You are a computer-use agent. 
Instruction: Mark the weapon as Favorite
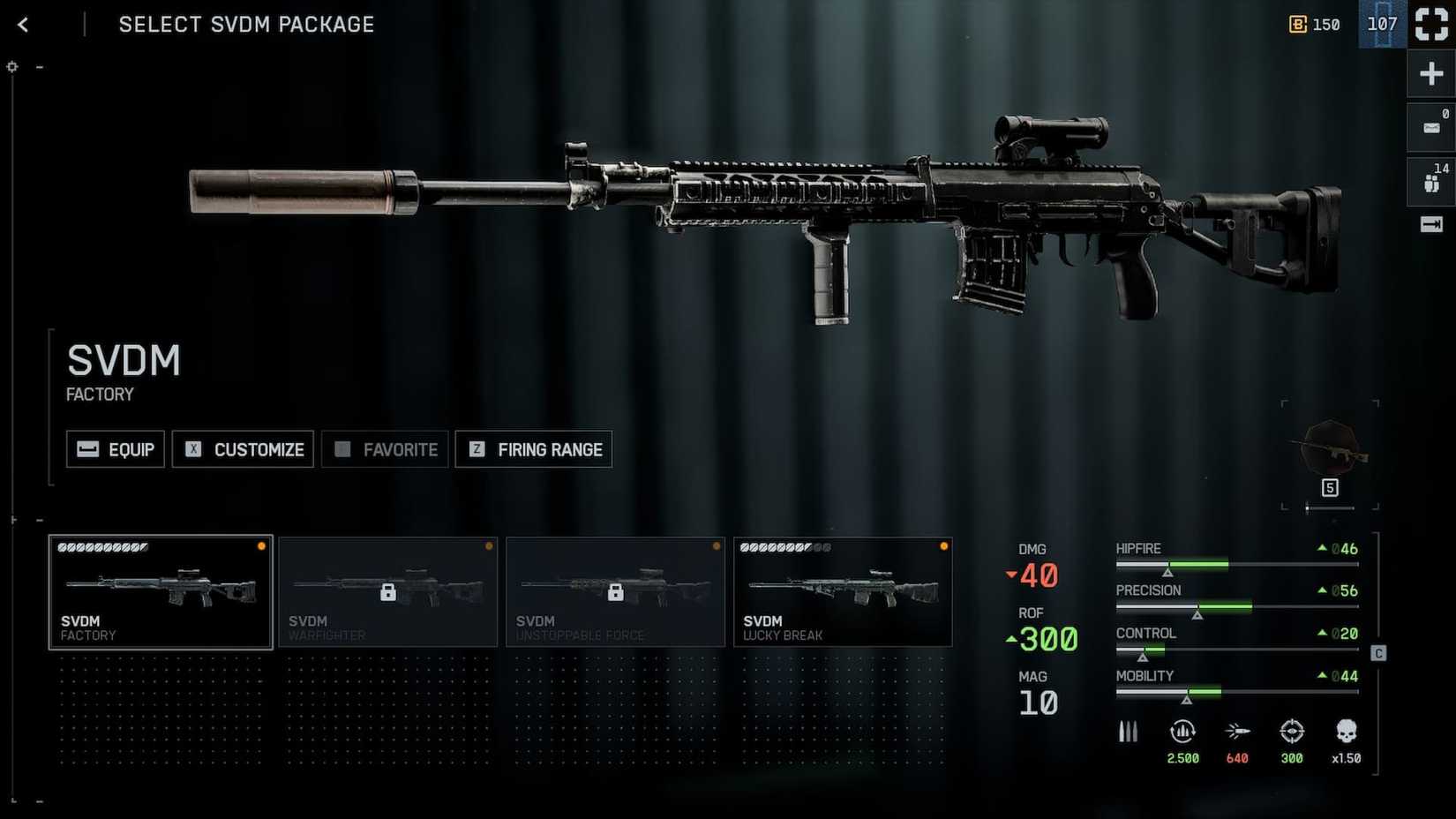(x=386, y=449)
